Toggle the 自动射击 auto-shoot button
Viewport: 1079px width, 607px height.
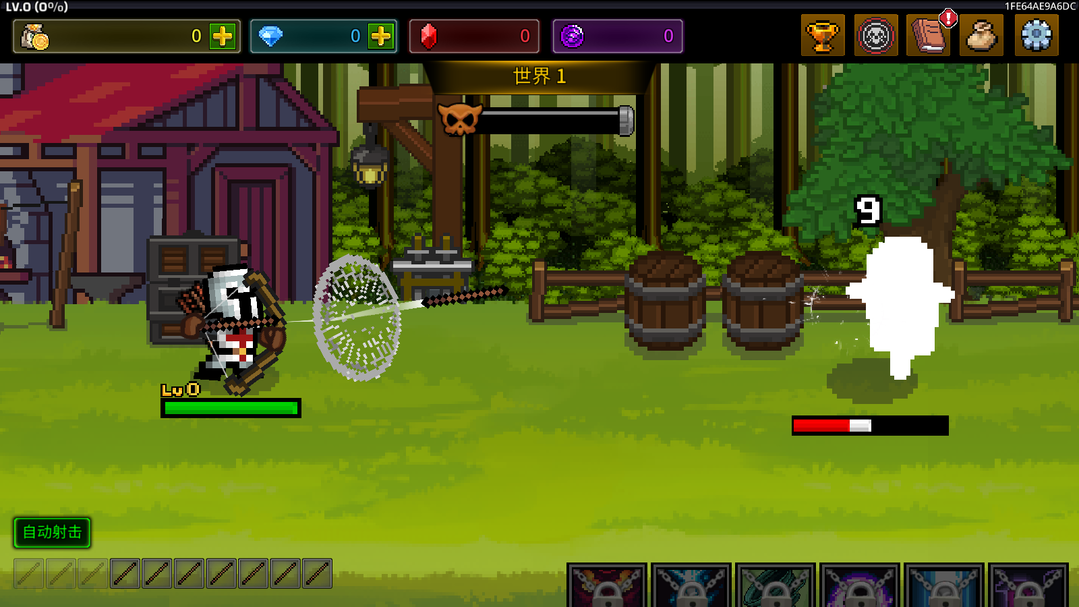click(52, 532)
